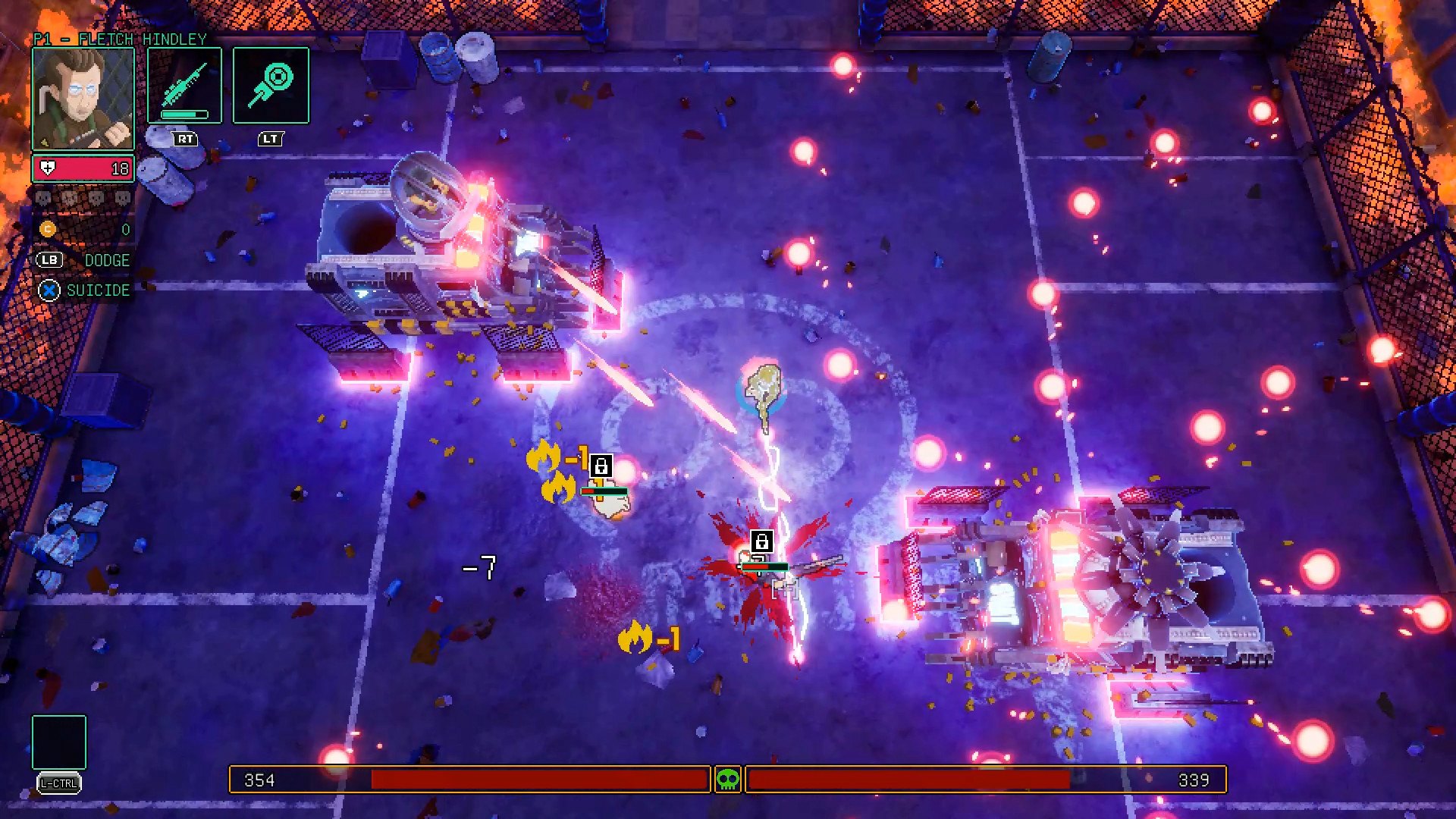Activate the target-shot secondary ability icon

pos(271,85)
